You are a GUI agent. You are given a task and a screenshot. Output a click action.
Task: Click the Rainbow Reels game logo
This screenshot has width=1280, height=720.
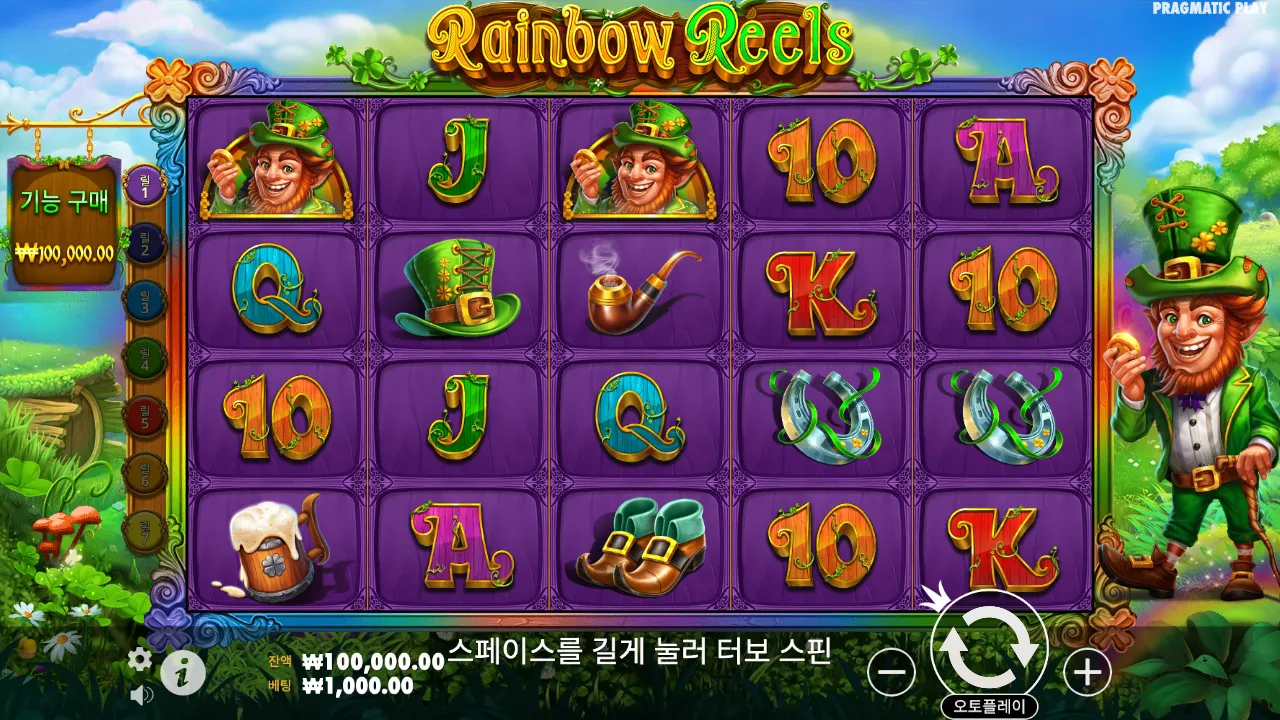coord(640,42)
